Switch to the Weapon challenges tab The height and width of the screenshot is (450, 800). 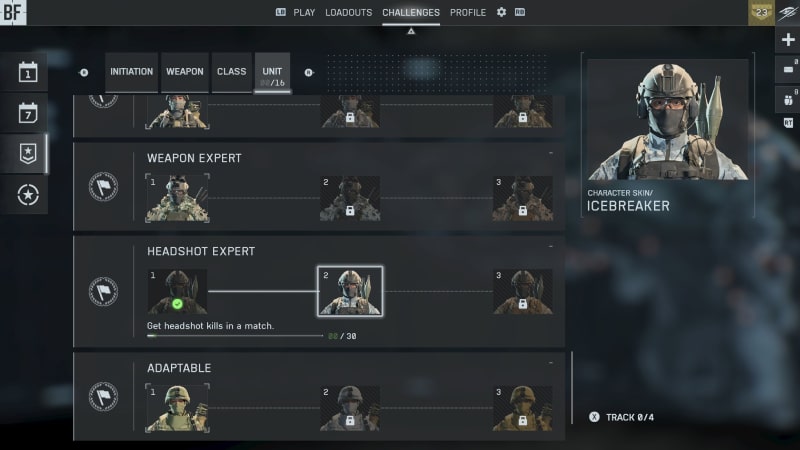(185, 72)
